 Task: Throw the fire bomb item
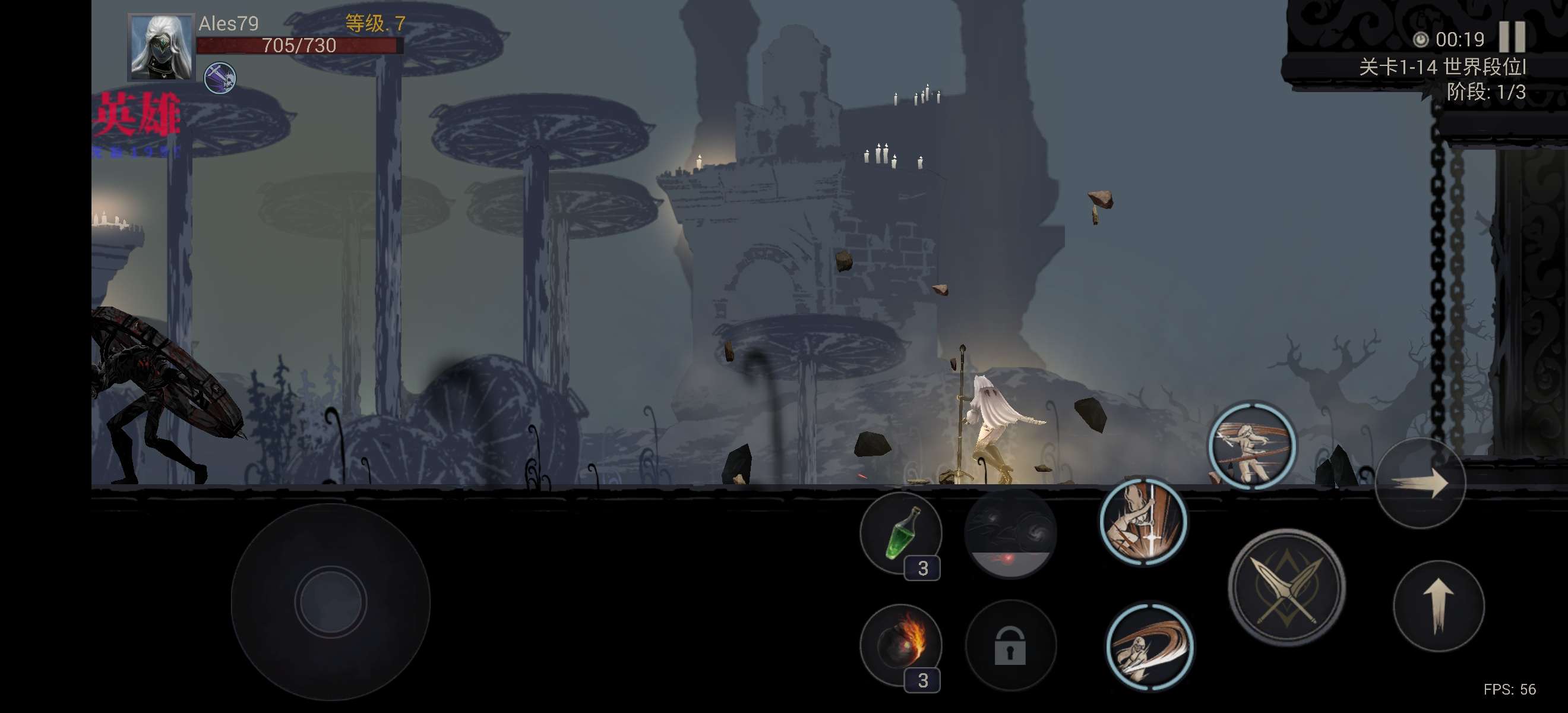click(x=901, y=645)
